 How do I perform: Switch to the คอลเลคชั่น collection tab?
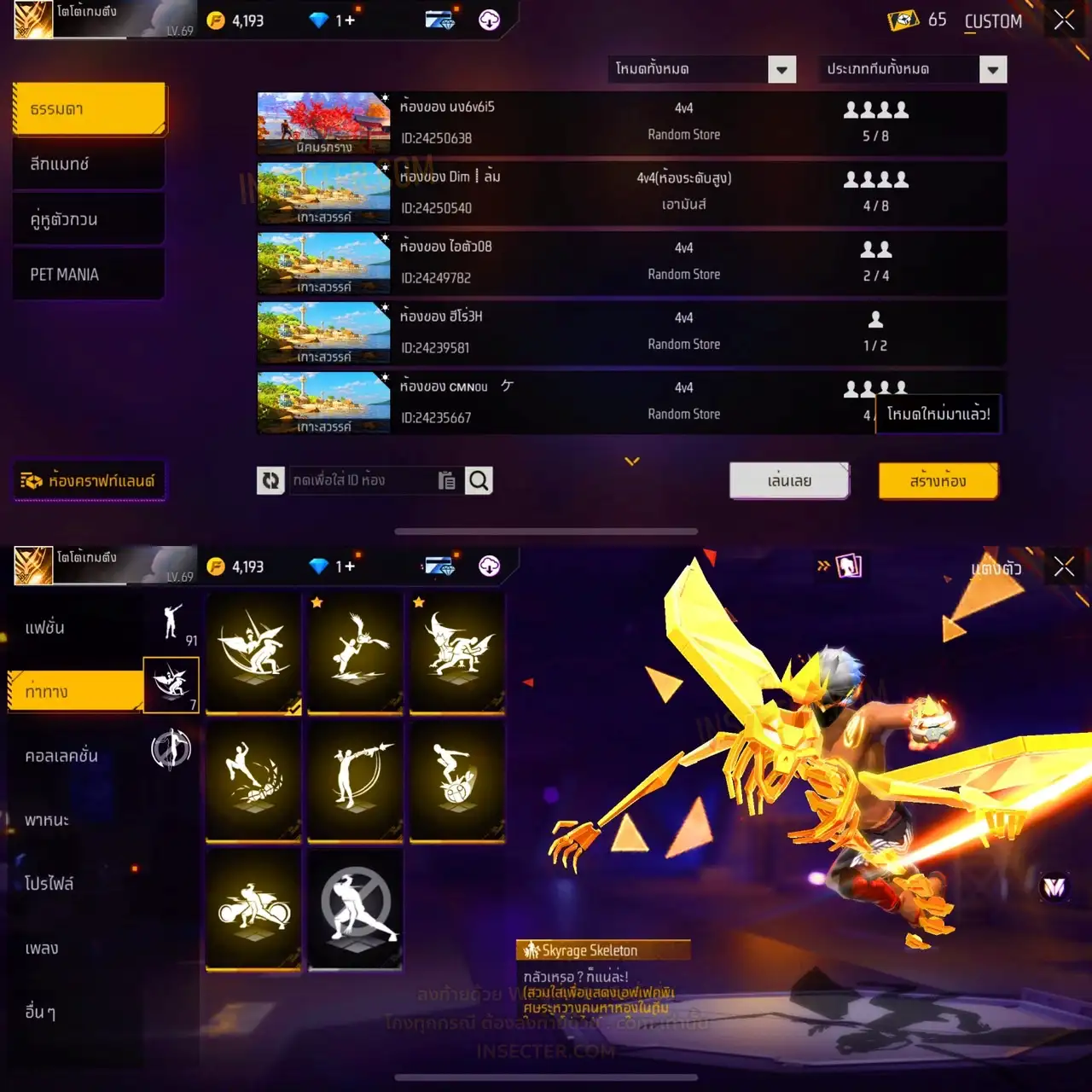(61, 756)
